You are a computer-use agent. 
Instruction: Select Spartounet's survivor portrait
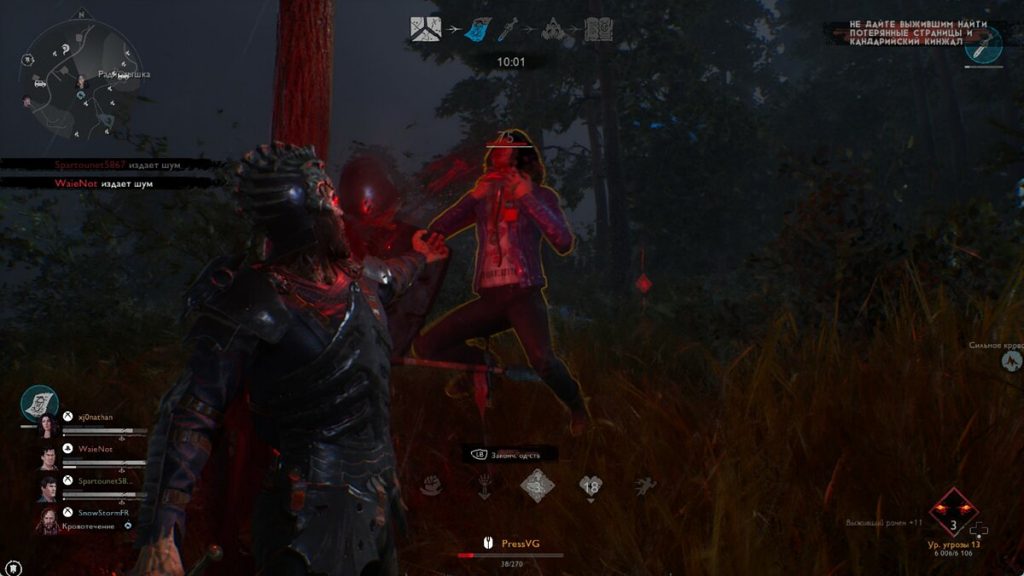coord(48,488)
